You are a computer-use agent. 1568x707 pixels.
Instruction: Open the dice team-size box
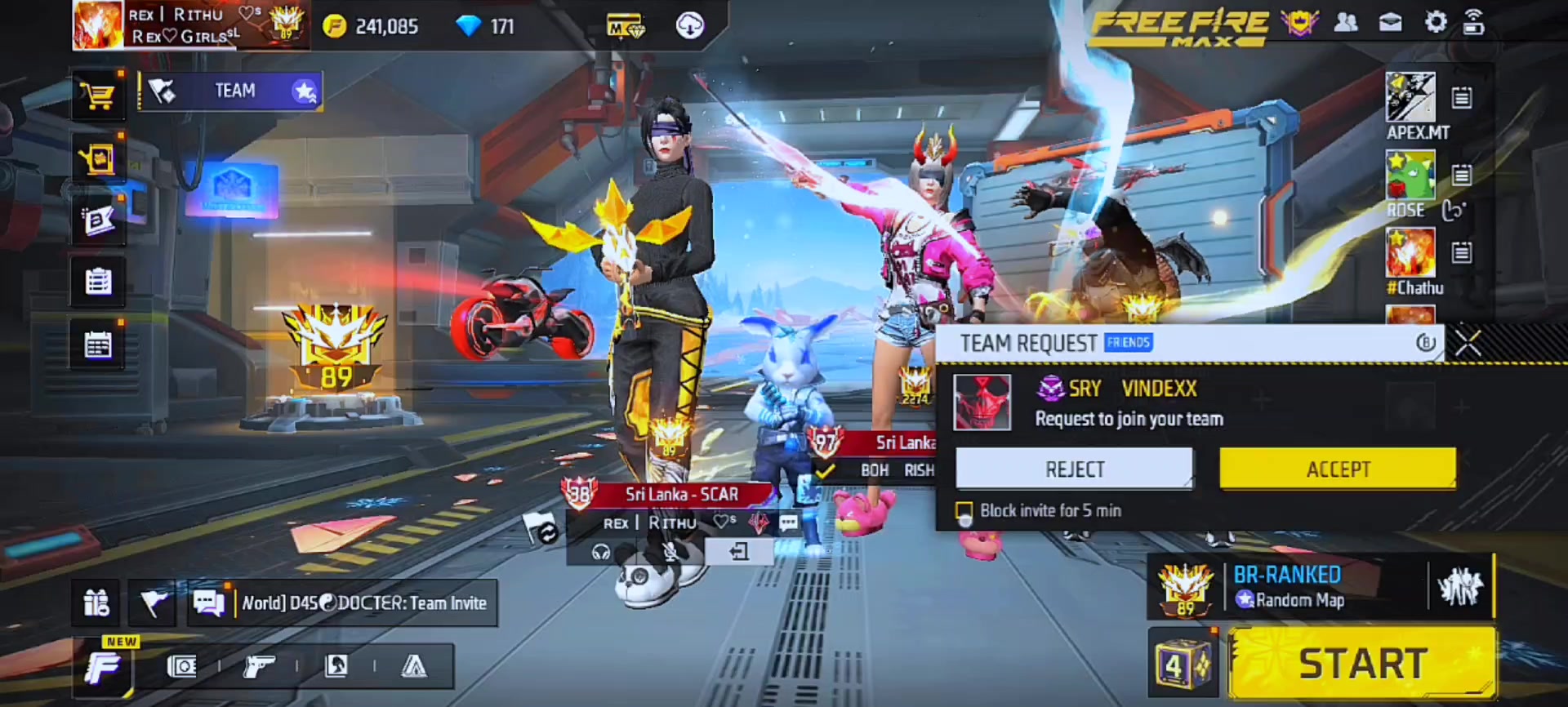click(x=1179, y=665)
